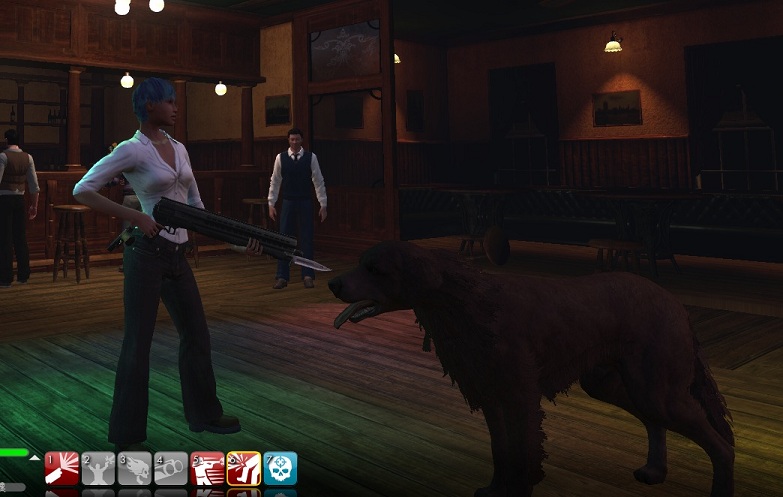Select the slot 4 double-barrel ability
Screen dimensions: 783x497
coord(171,469)
